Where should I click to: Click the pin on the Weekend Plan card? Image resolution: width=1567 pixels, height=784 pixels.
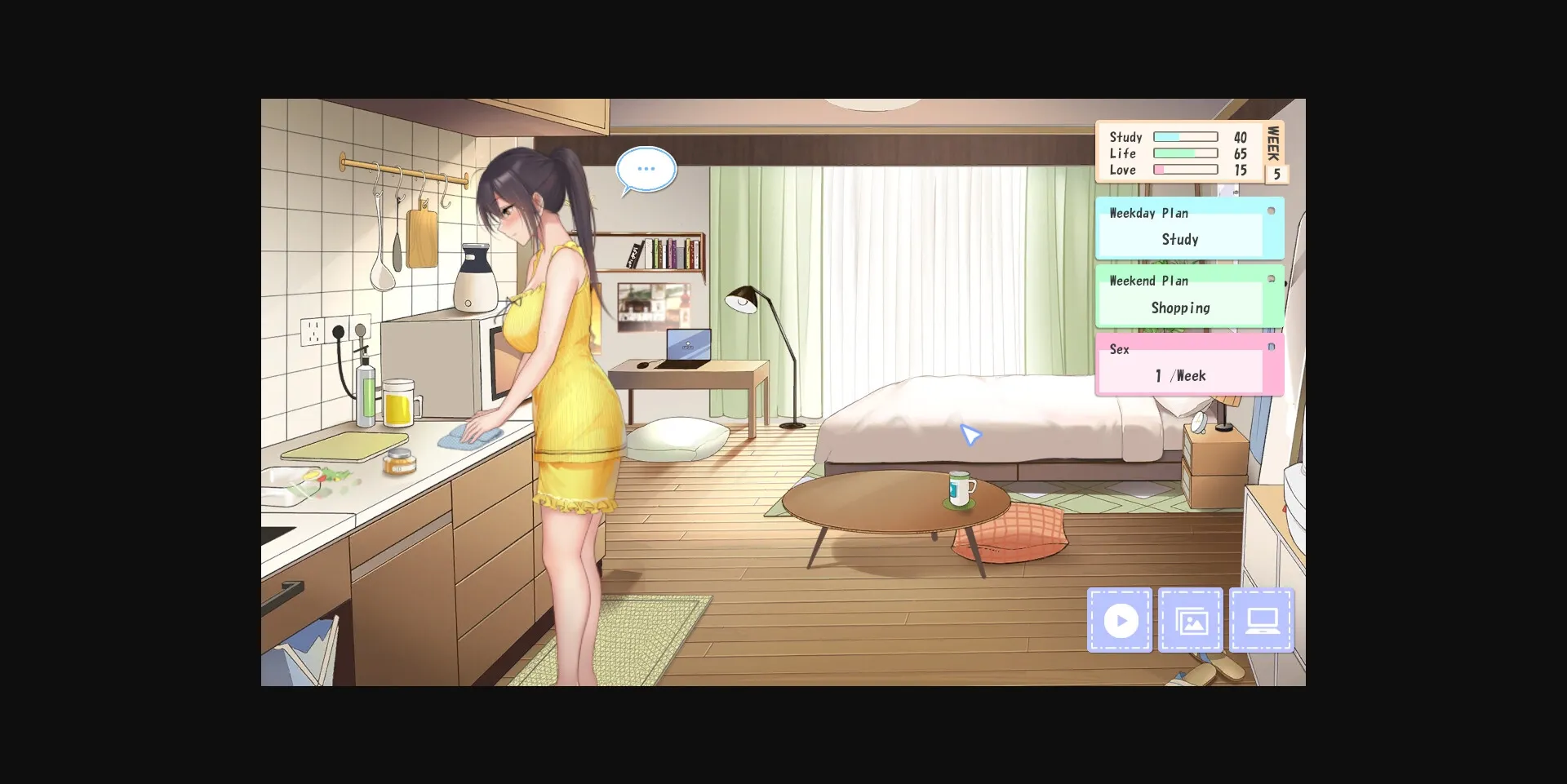(1271, 277)
